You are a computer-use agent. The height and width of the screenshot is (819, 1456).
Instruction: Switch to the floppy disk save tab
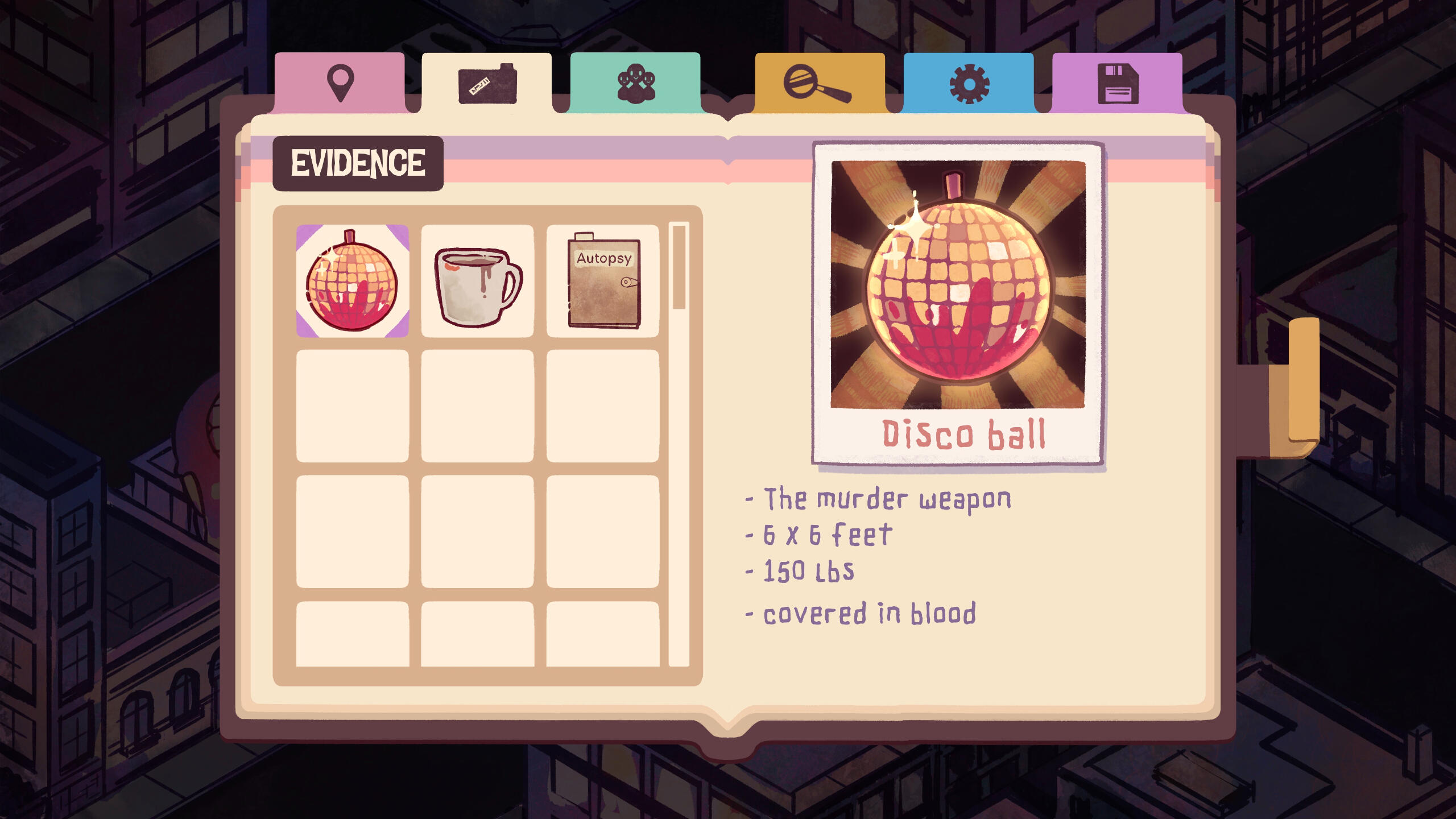point(1117,83)
